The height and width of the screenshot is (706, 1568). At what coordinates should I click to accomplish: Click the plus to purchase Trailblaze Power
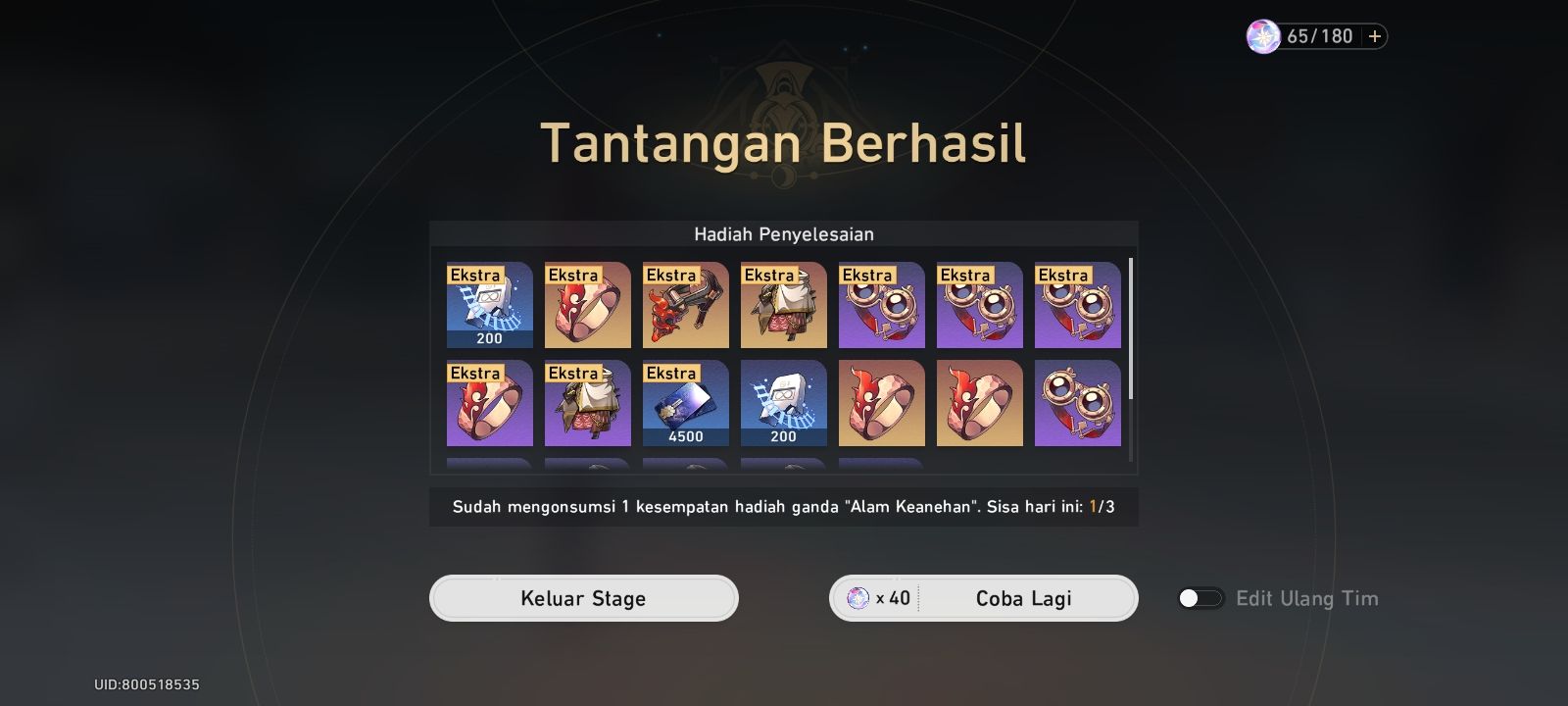point(1376,36)
